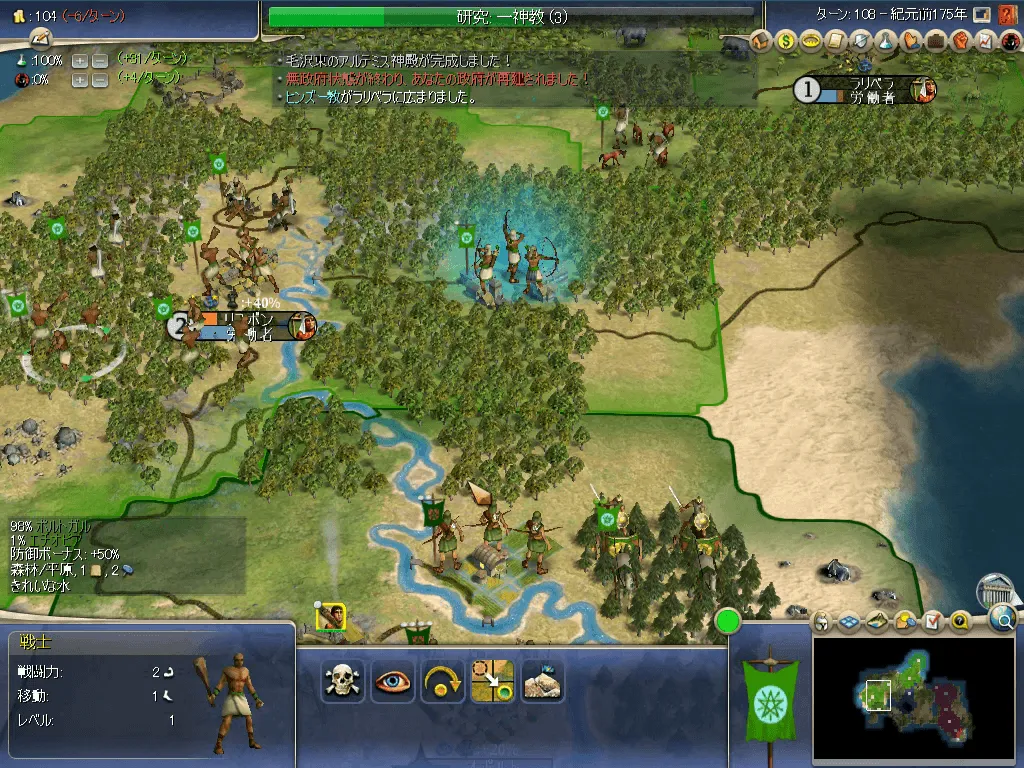This screenshot has height=768, width=1024.
Task: Choose the go-to move command
Action: coord(492,681)
